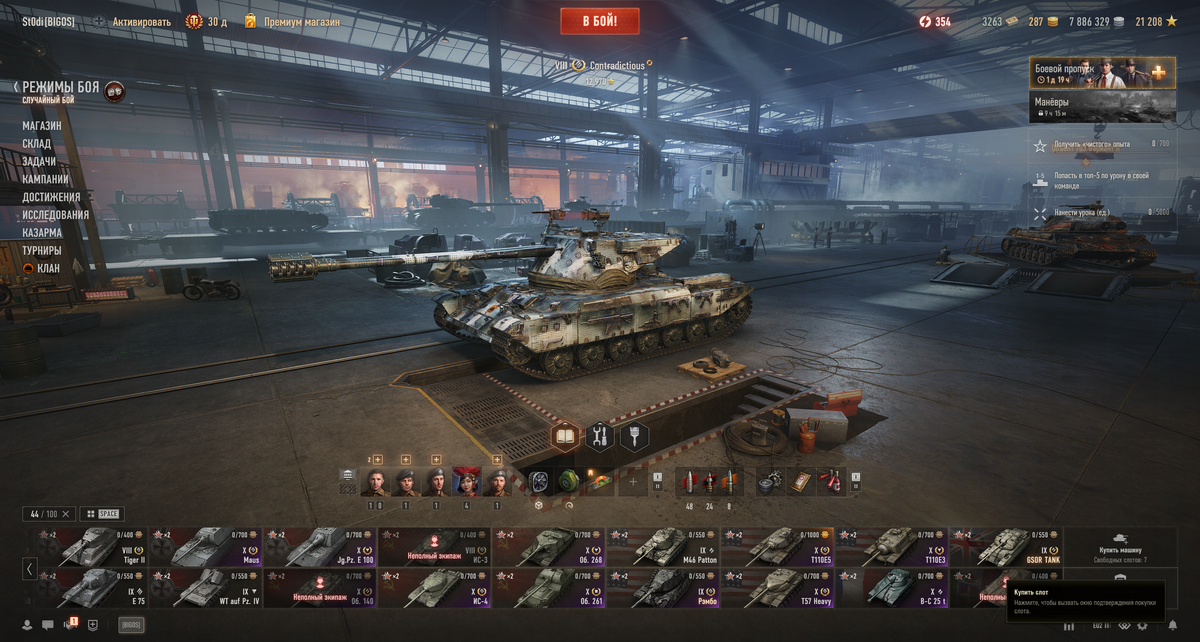Choose the M46 Patton tank
This screenshot has height=642, width=1200.
tap(663, 547)
